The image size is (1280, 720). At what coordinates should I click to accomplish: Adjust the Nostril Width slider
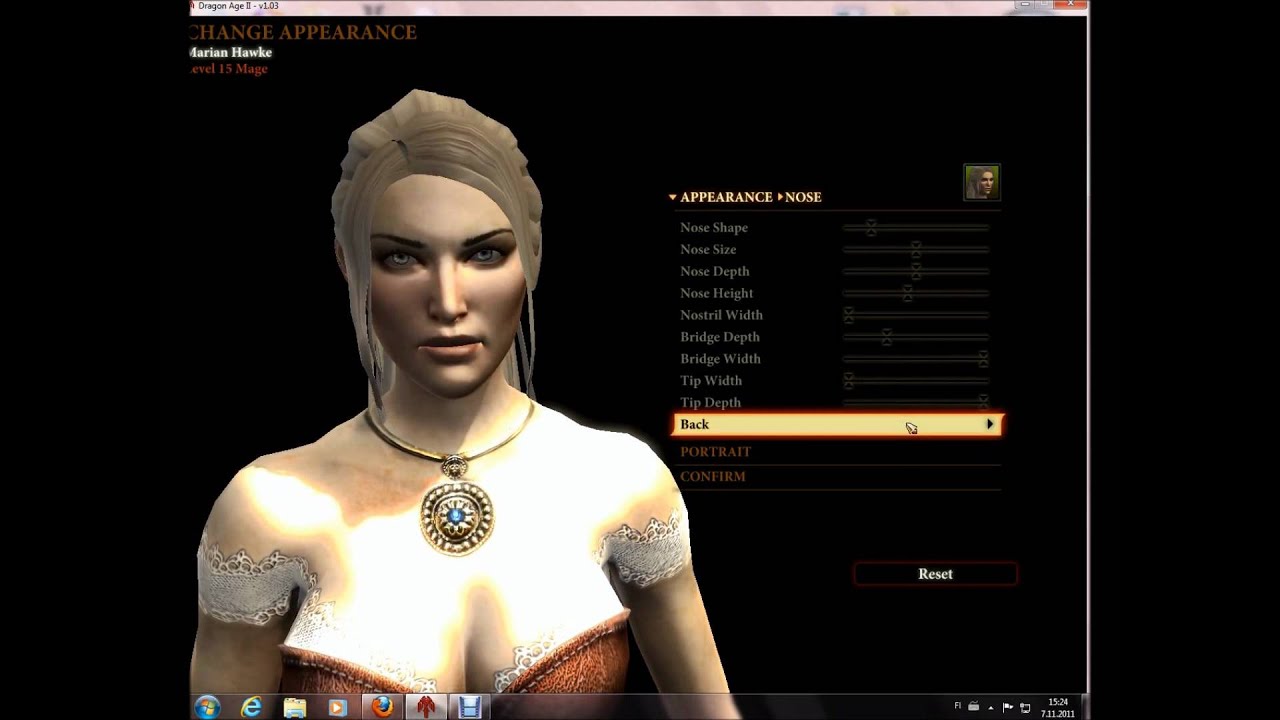click(x=849, y=316)
